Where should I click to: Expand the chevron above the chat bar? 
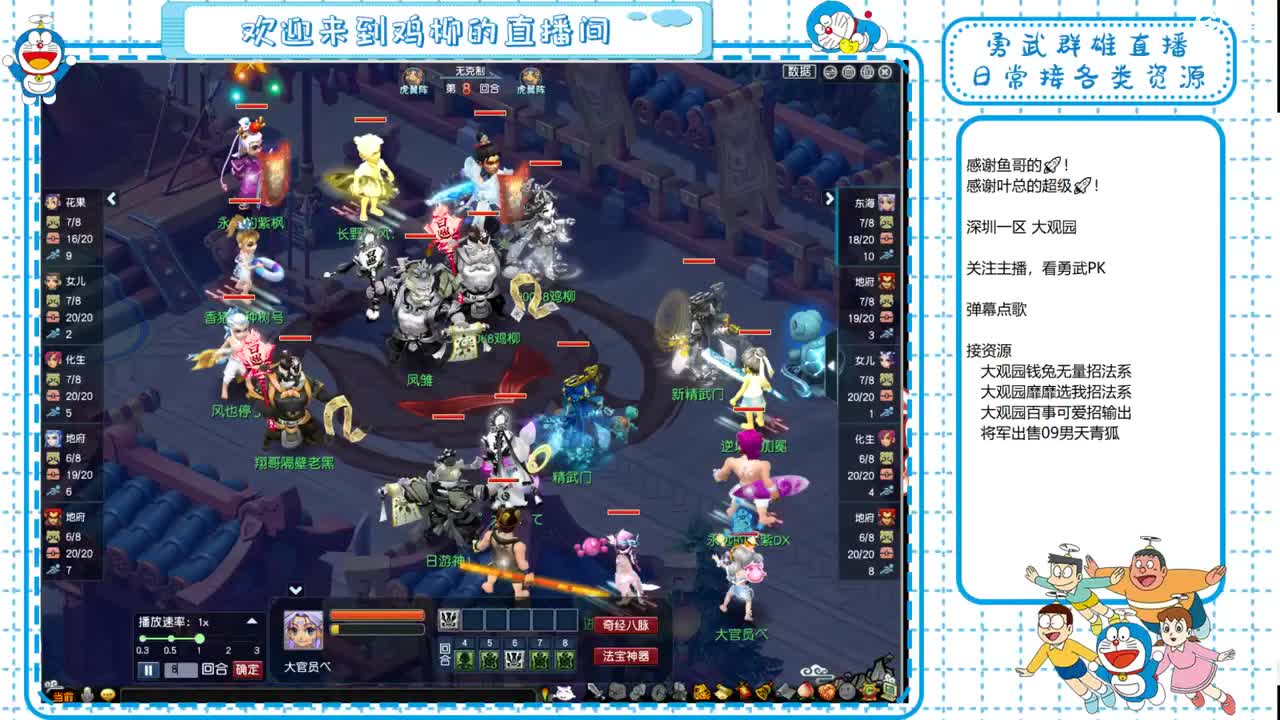pyautogui.click(x=295, y=589)
